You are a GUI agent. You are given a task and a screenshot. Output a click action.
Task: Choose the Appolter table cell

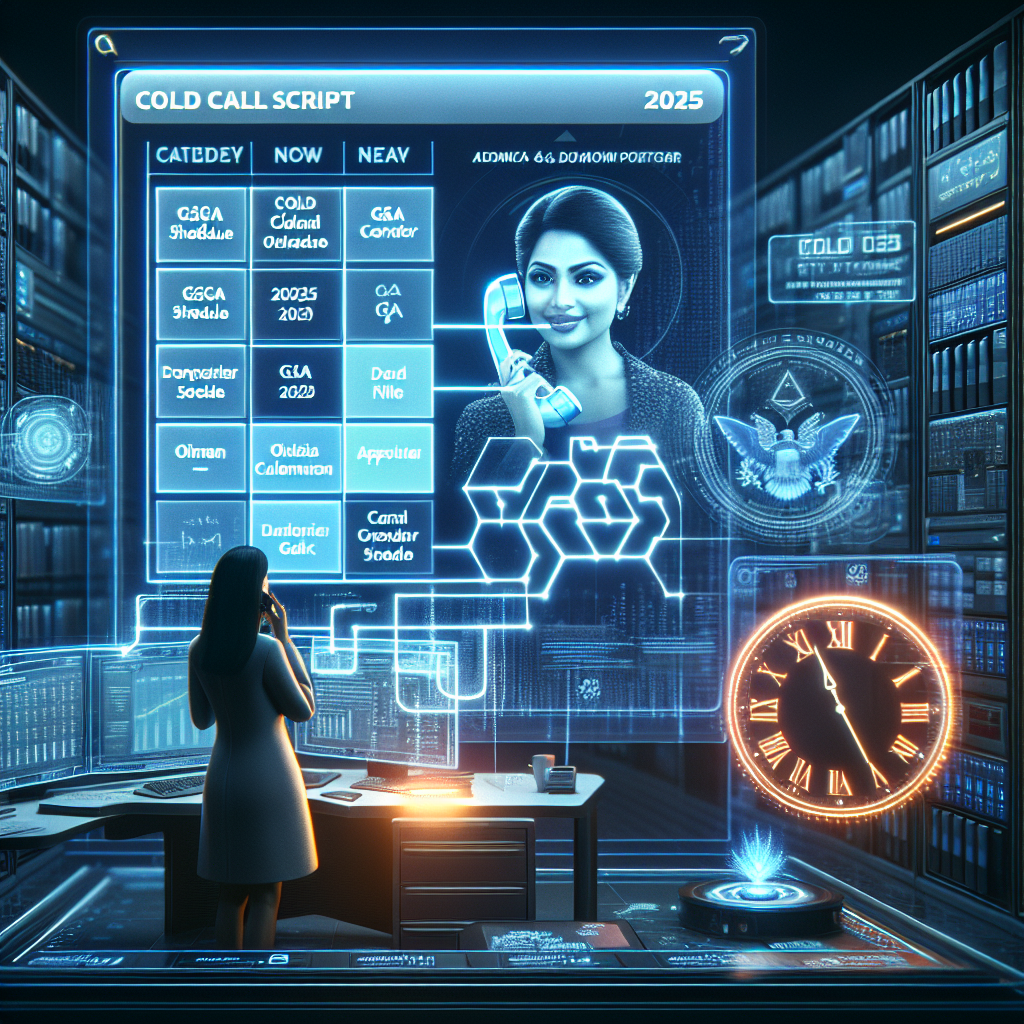click(x=388, y=456)
